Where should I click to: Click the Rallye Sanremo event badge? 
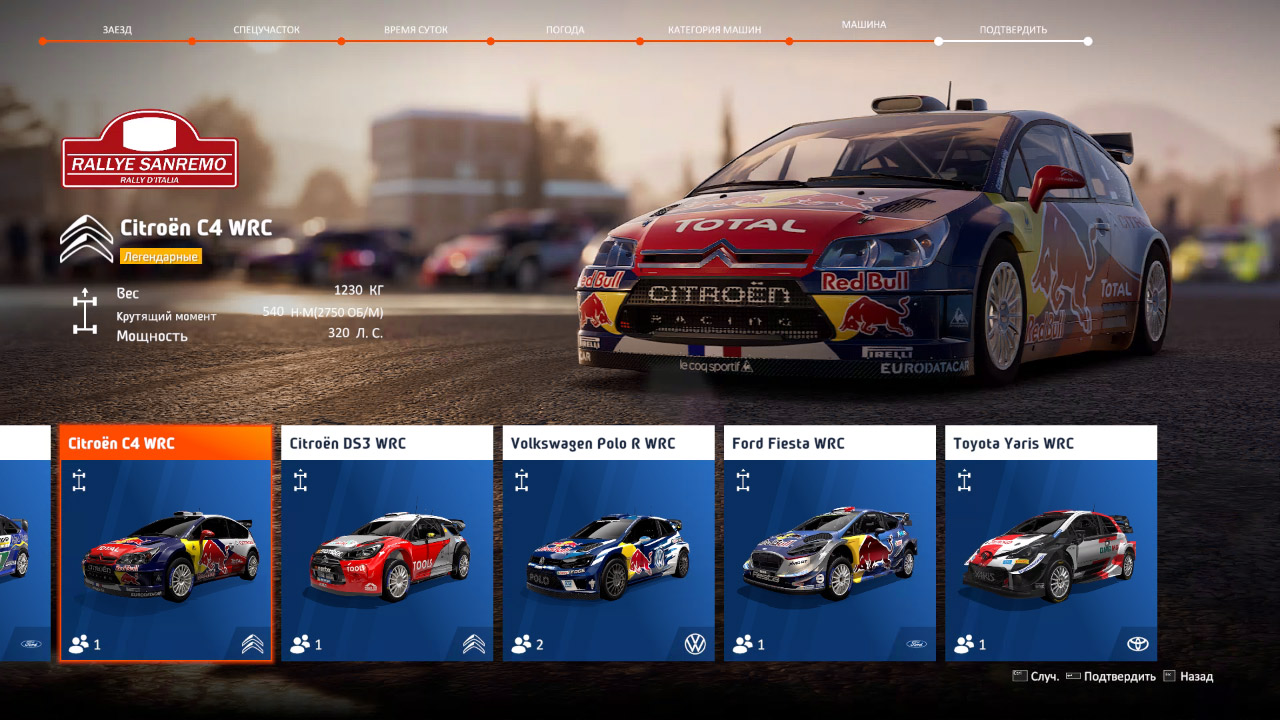tap(151, 153)
